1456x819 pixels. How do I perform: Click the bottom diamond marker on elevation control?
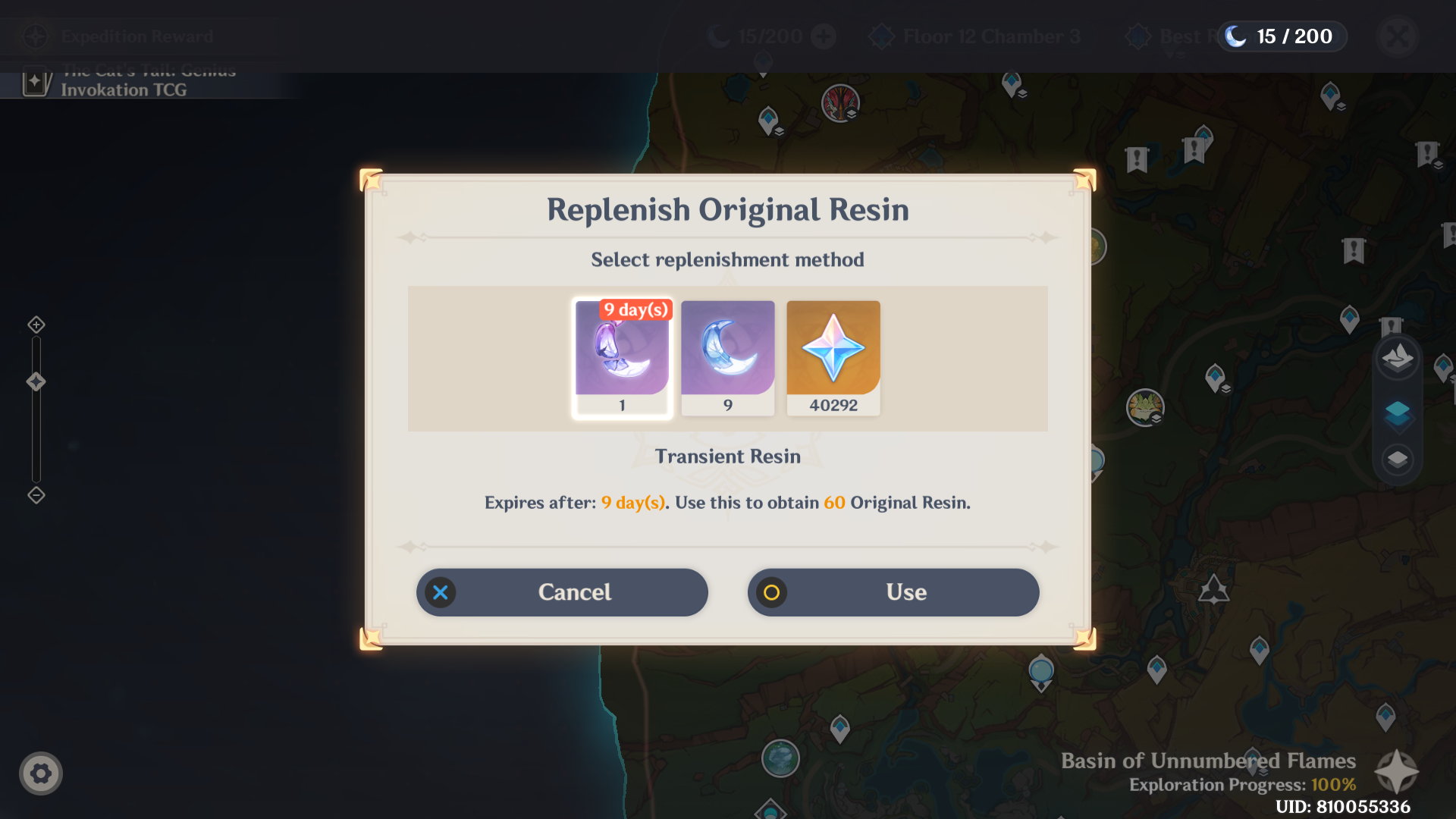pyautogui.click(x=36, y=496)
